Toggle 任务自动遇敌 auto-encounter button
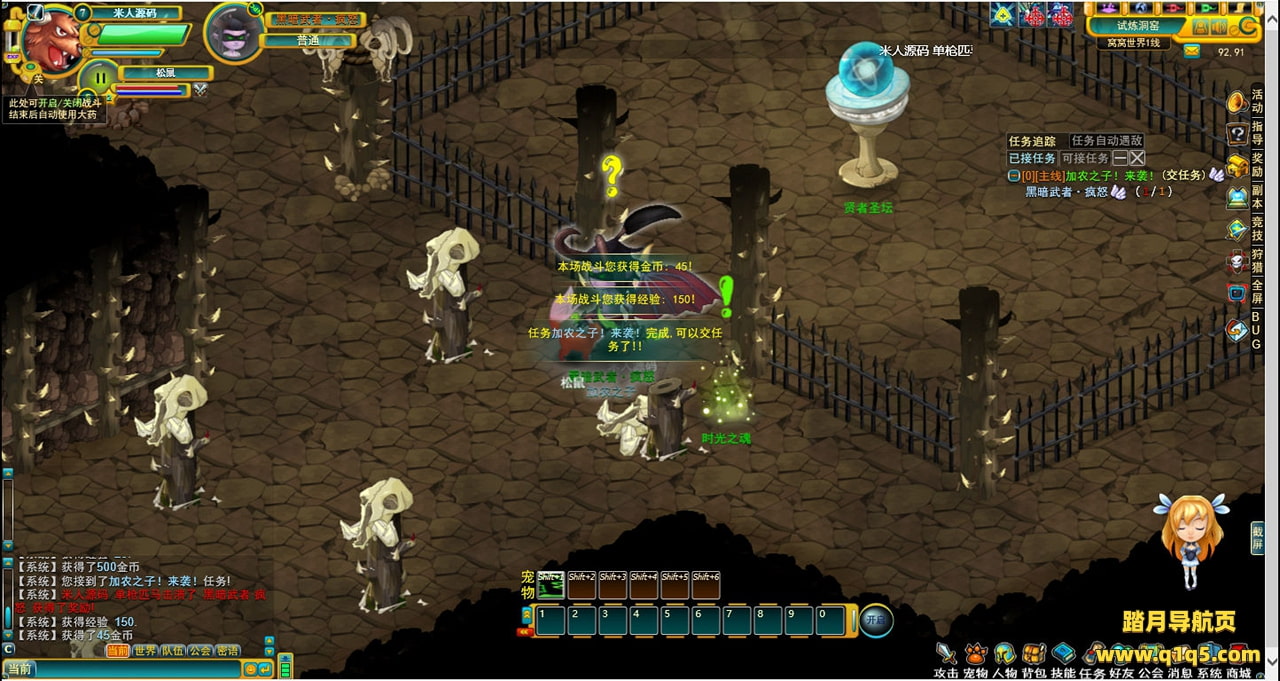The height and width of the screenshot is (681, 1280). point(1106,141)
